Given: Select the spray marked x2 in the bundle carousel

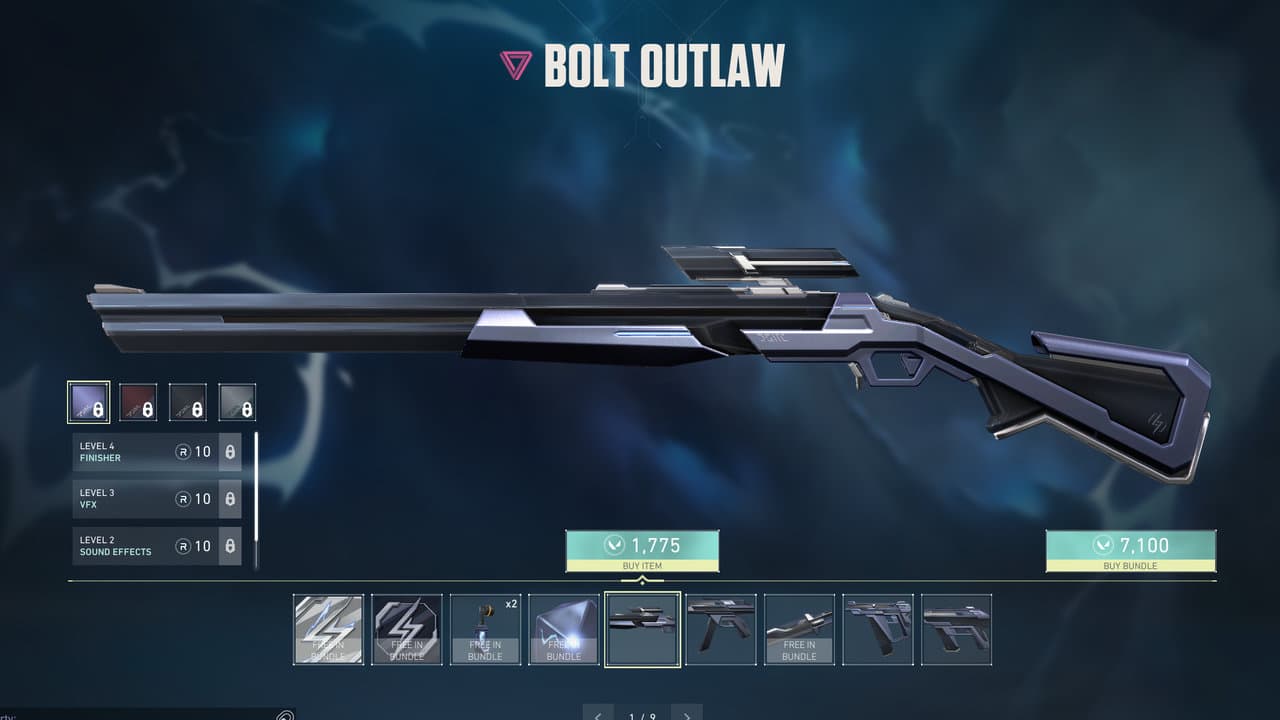Looking at the screenshot, I should (x=485, y=628).
